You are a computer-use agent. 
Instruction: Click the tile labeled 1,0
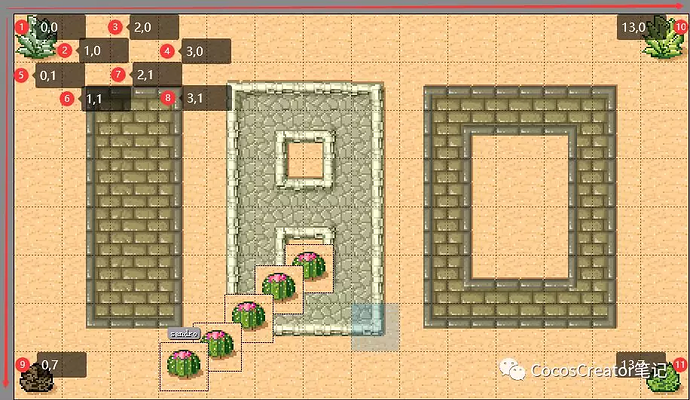click(x=91, y=51)
